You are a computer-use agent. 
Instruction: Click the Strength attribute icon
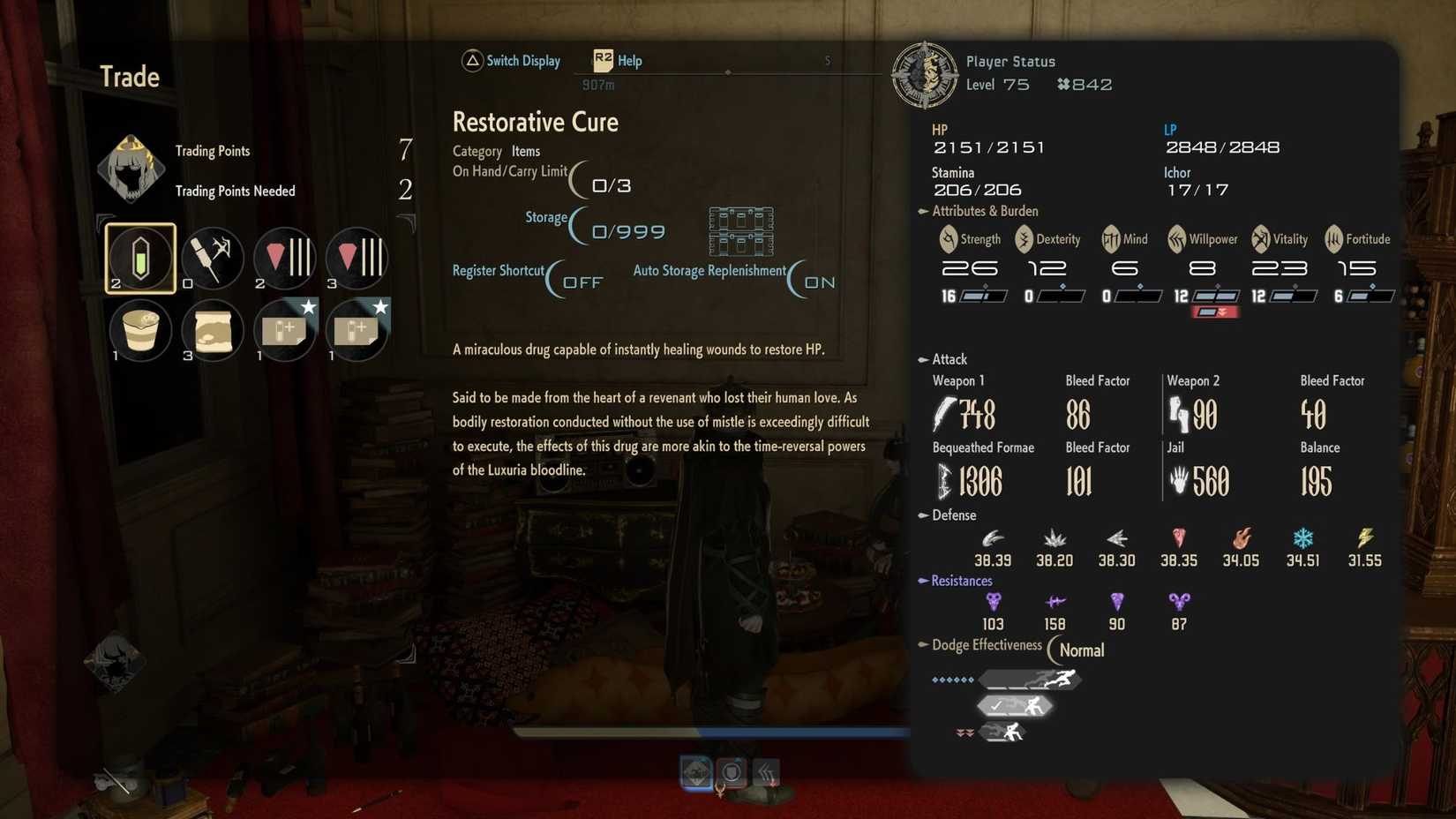[x=949, y=239]
